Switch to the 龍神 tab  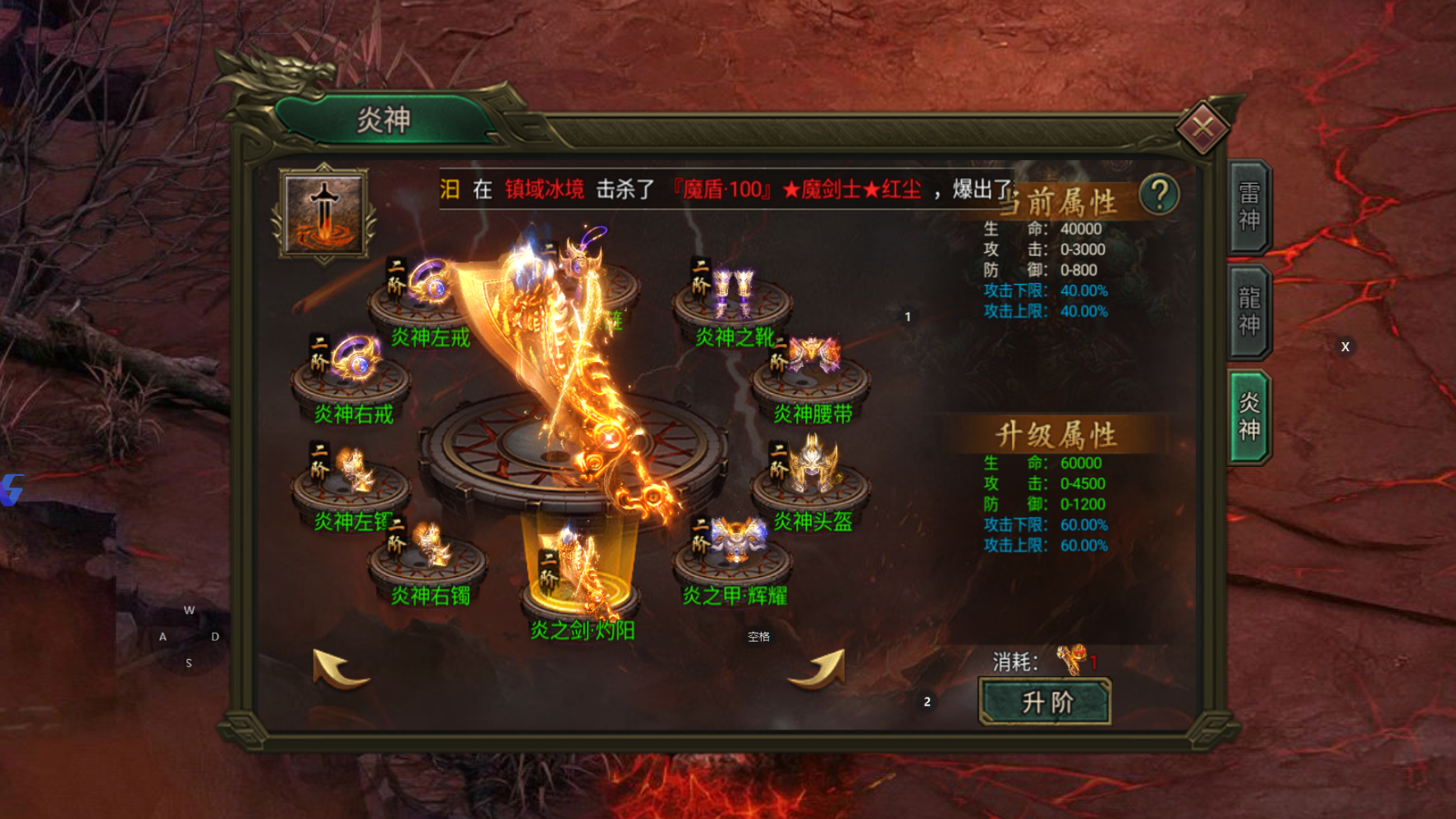[x=1248, y=311]
